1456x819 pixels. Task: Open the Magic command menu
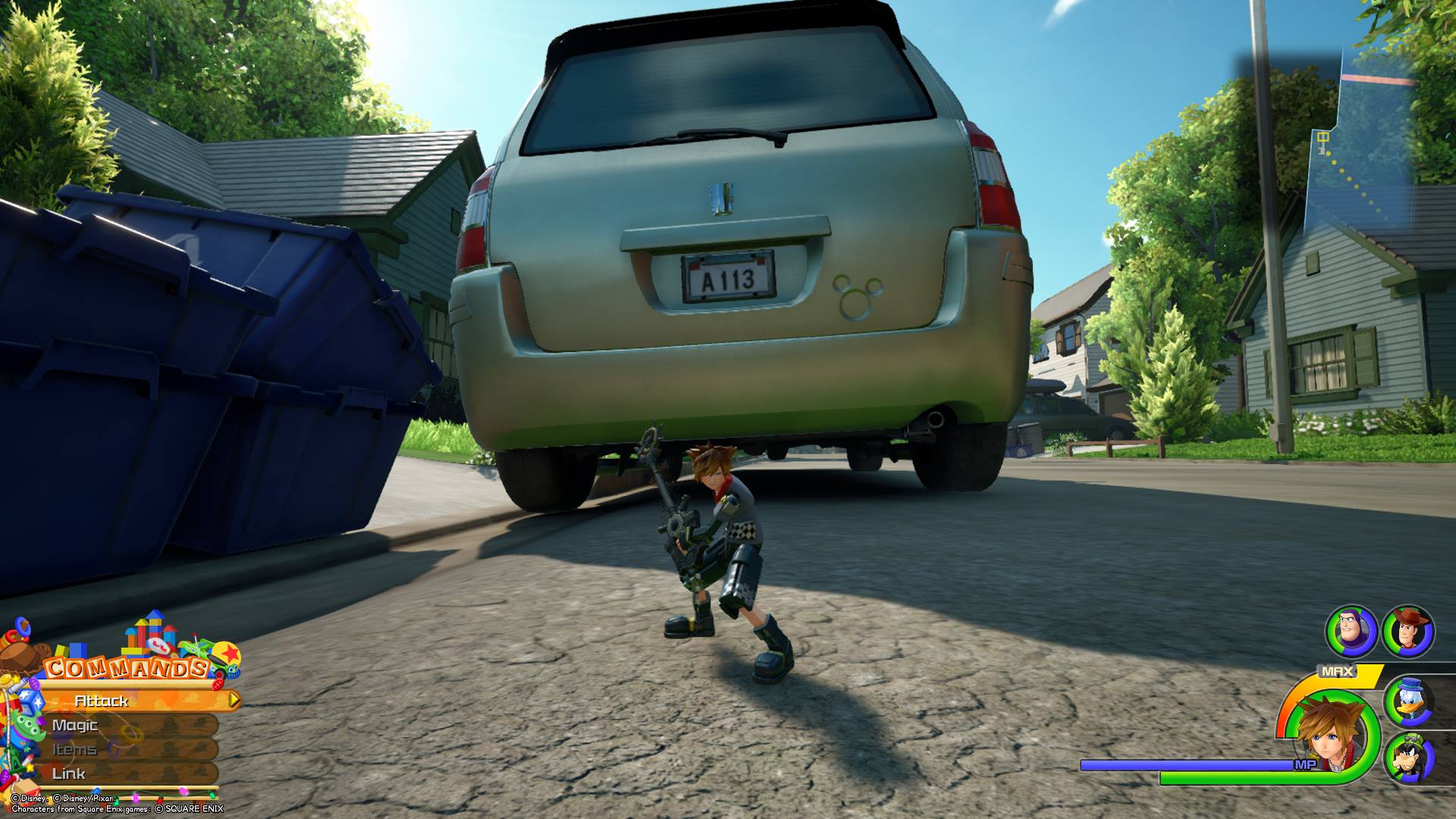(x=114, y=726)
